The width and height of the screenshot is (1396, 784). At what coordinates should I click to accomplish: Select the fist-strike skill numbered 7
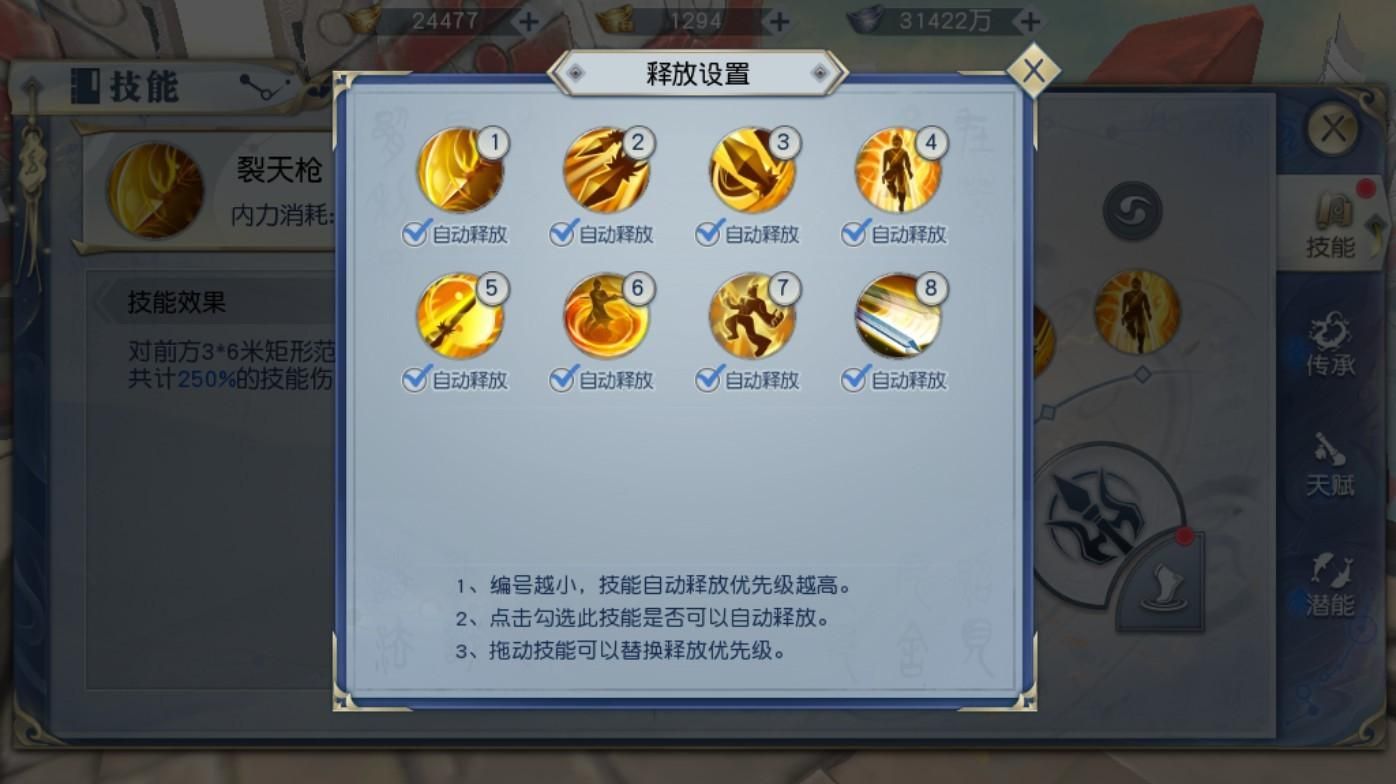[750, 317]
